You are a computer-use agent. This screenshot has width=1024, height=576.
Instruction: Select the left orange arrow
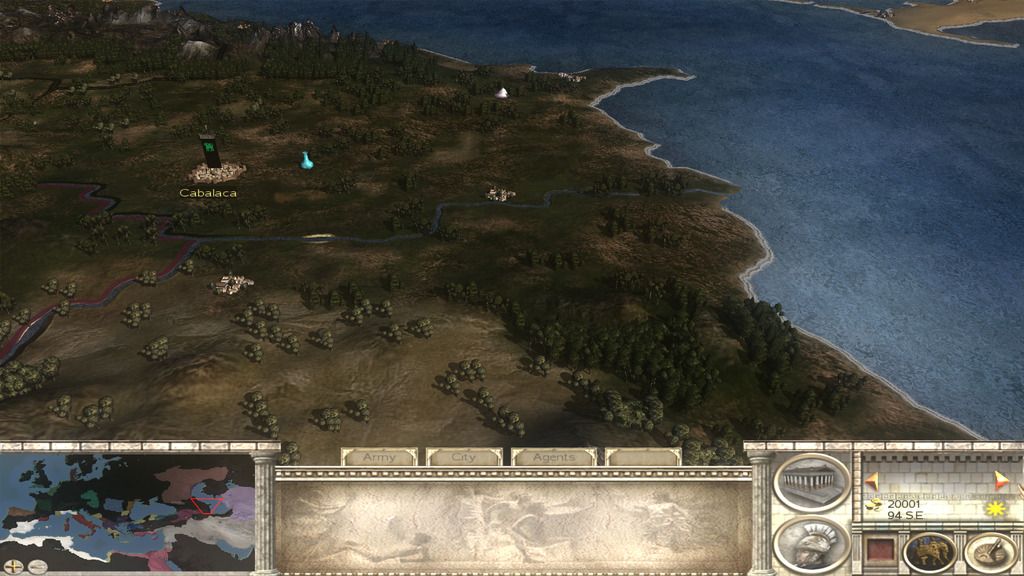[x=872, y=480]
